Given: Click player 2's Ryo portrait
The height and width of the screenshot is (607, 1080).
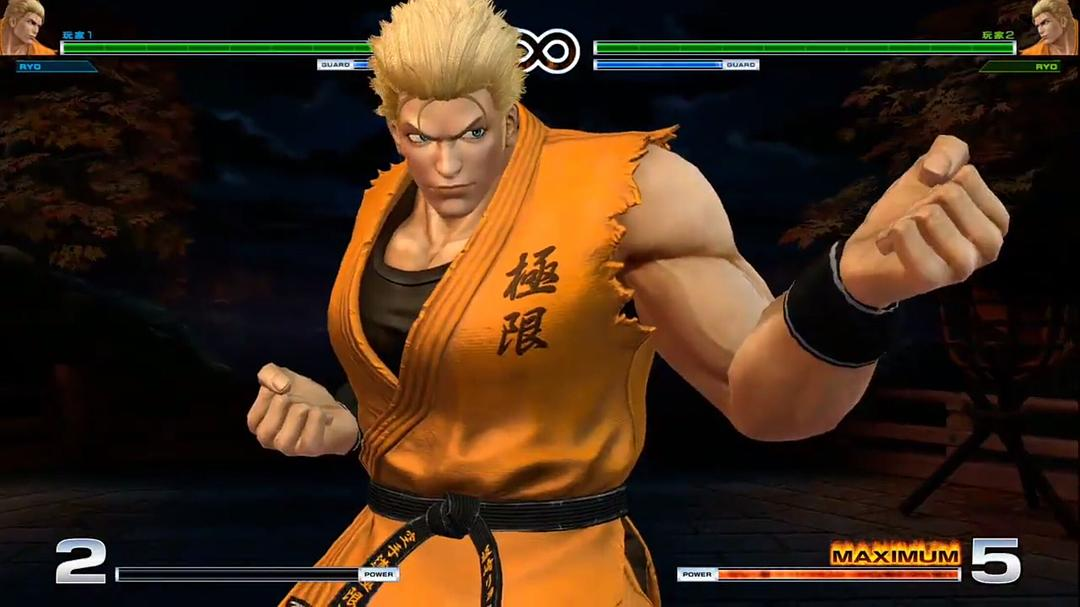Looking at the screenshot, I should (x=1053, y=27).
